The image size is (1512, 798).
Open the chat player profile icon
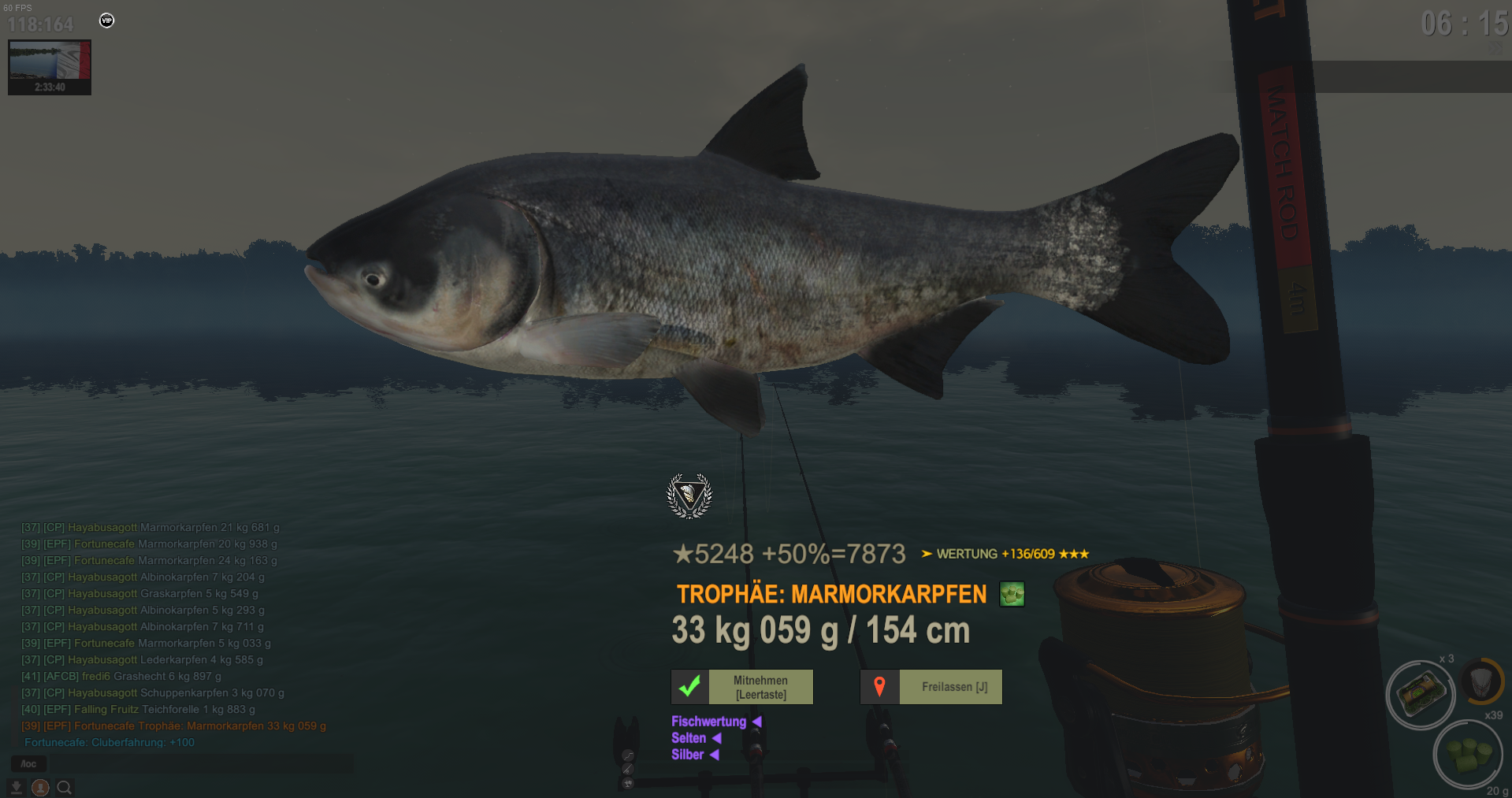tap(40, 787)
